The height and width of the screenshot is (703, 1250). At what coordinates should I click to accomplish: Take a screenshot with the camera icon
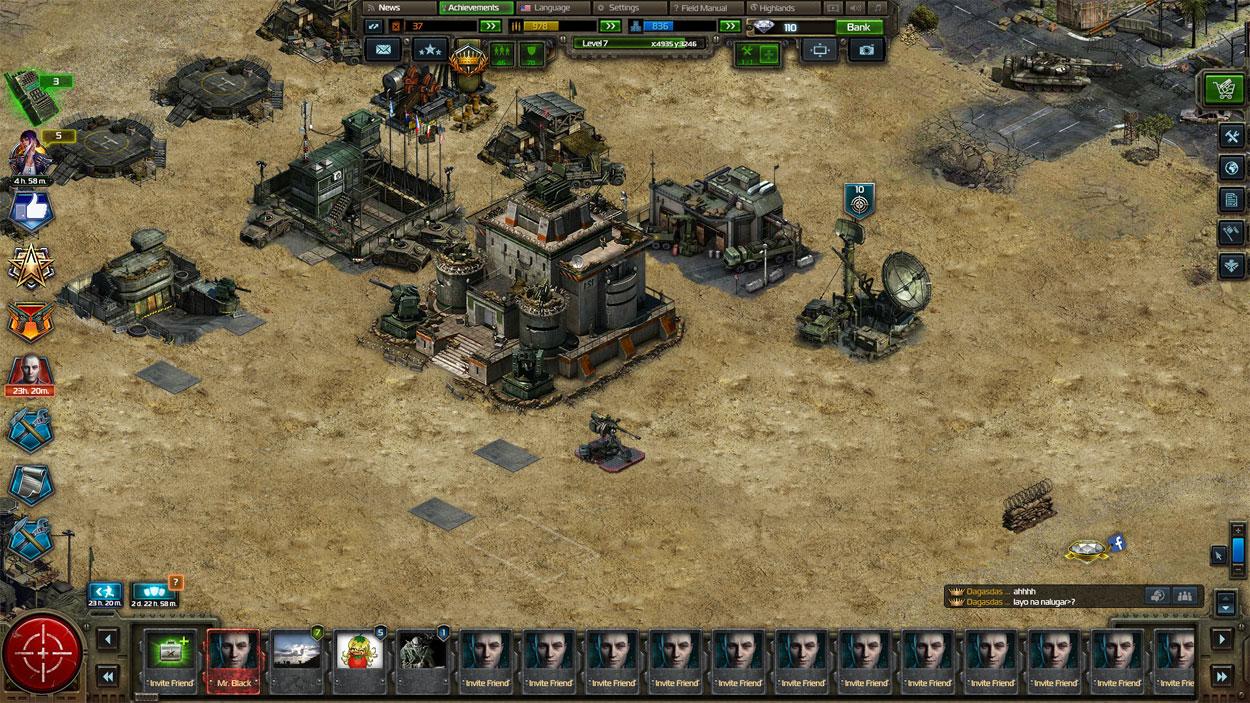coord(866,49)
